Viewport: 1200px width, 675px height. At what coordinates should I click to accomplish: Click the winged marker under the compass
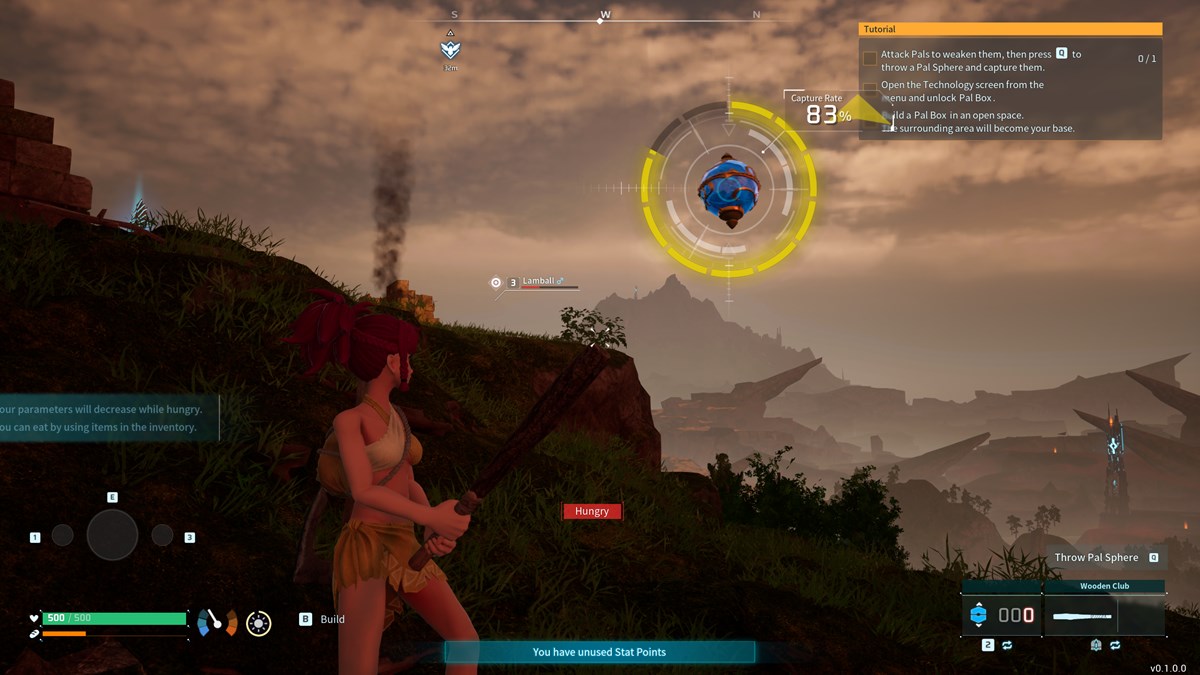(450, 49)
